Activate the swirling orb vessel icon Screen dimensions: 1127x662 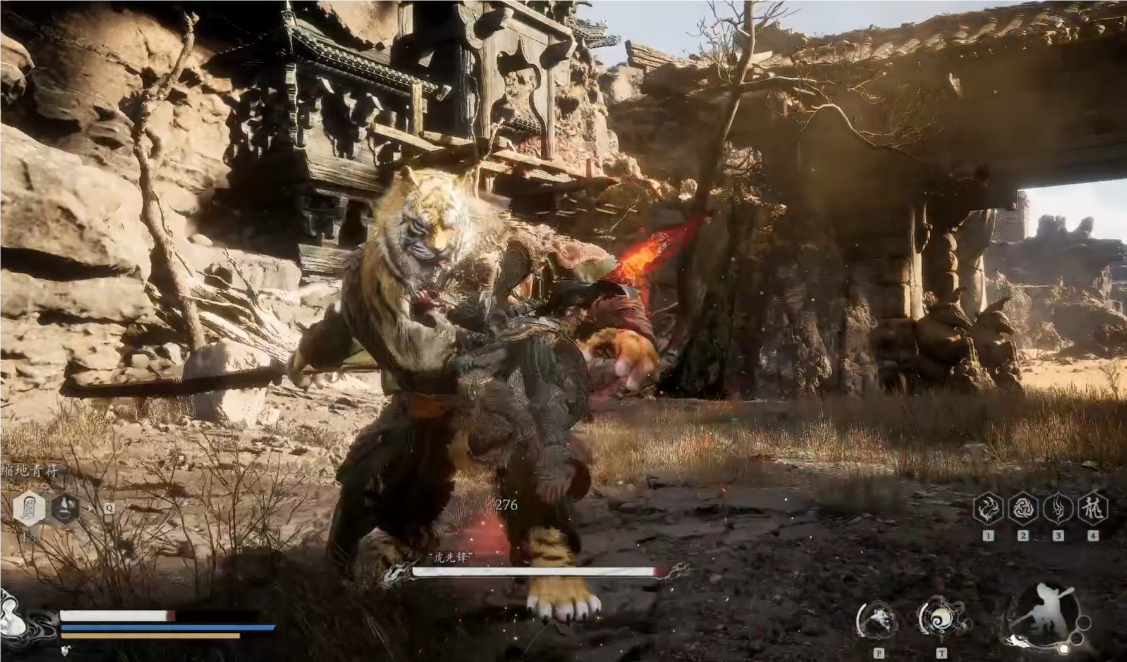pos(941,618)
